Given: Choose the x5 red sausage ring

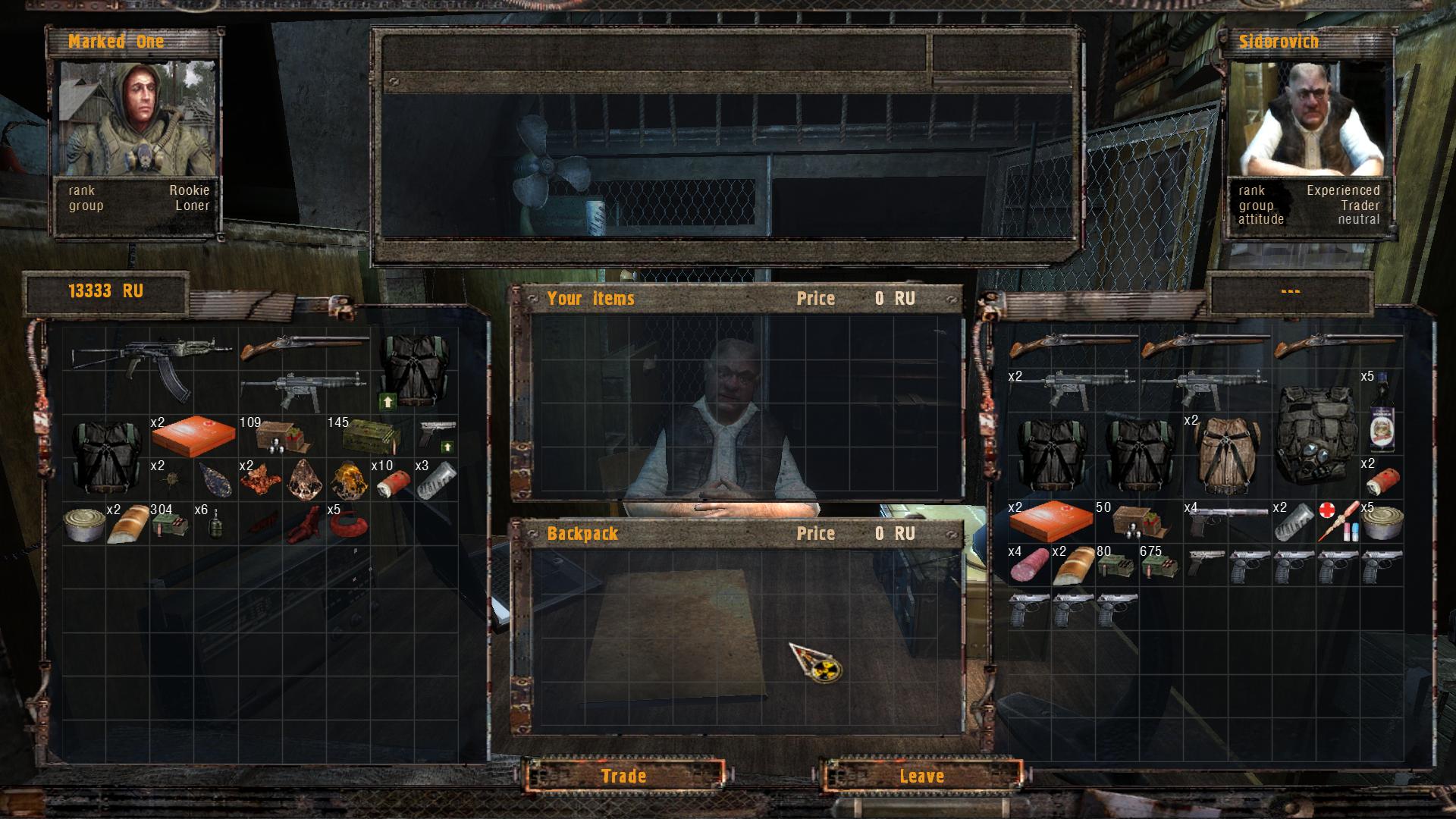Looking at the screenshot, I should pyautogui.click(x=349, y=523).
